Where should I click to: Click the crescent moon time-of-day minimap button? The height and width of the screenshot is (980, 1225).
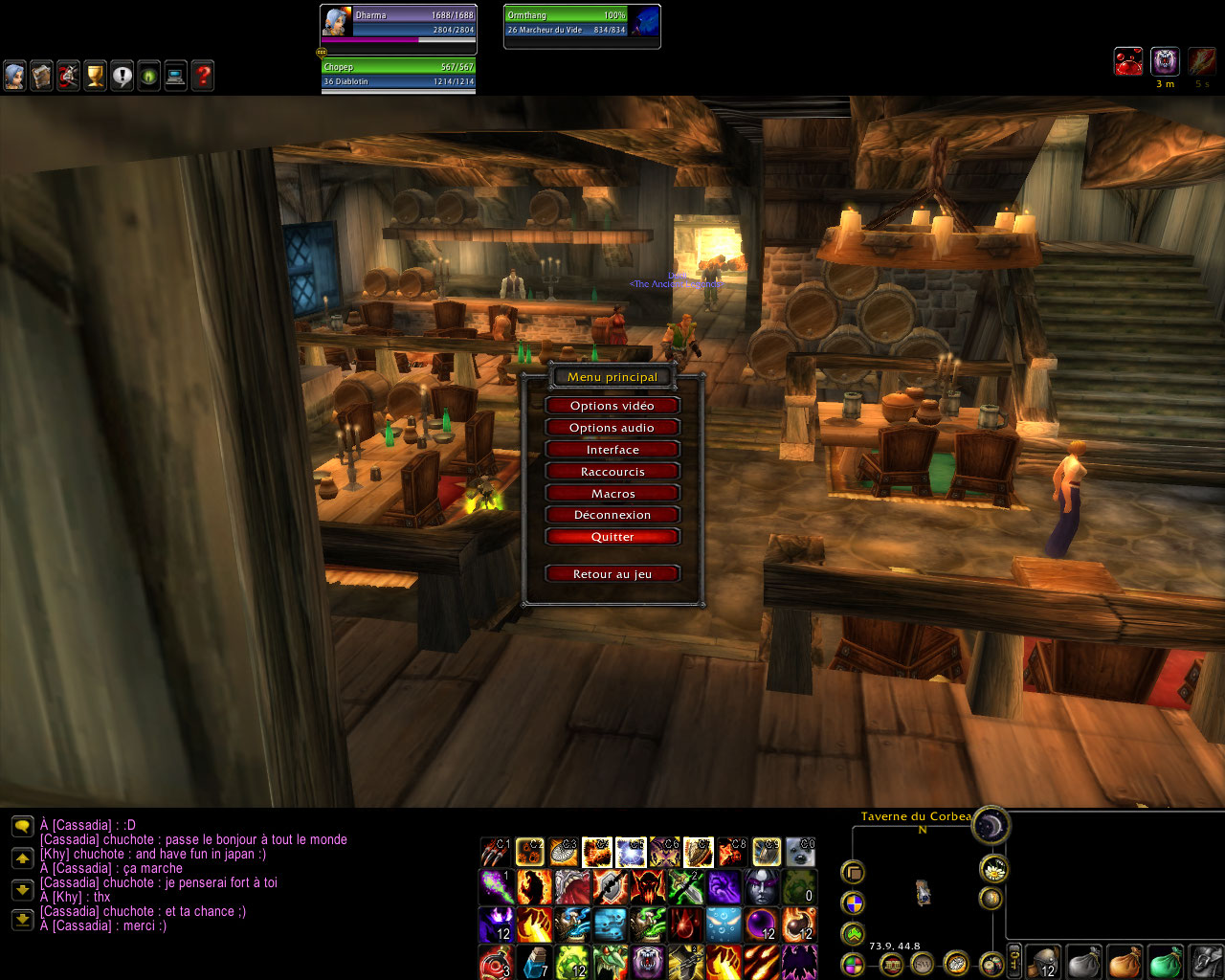(991, 825)
